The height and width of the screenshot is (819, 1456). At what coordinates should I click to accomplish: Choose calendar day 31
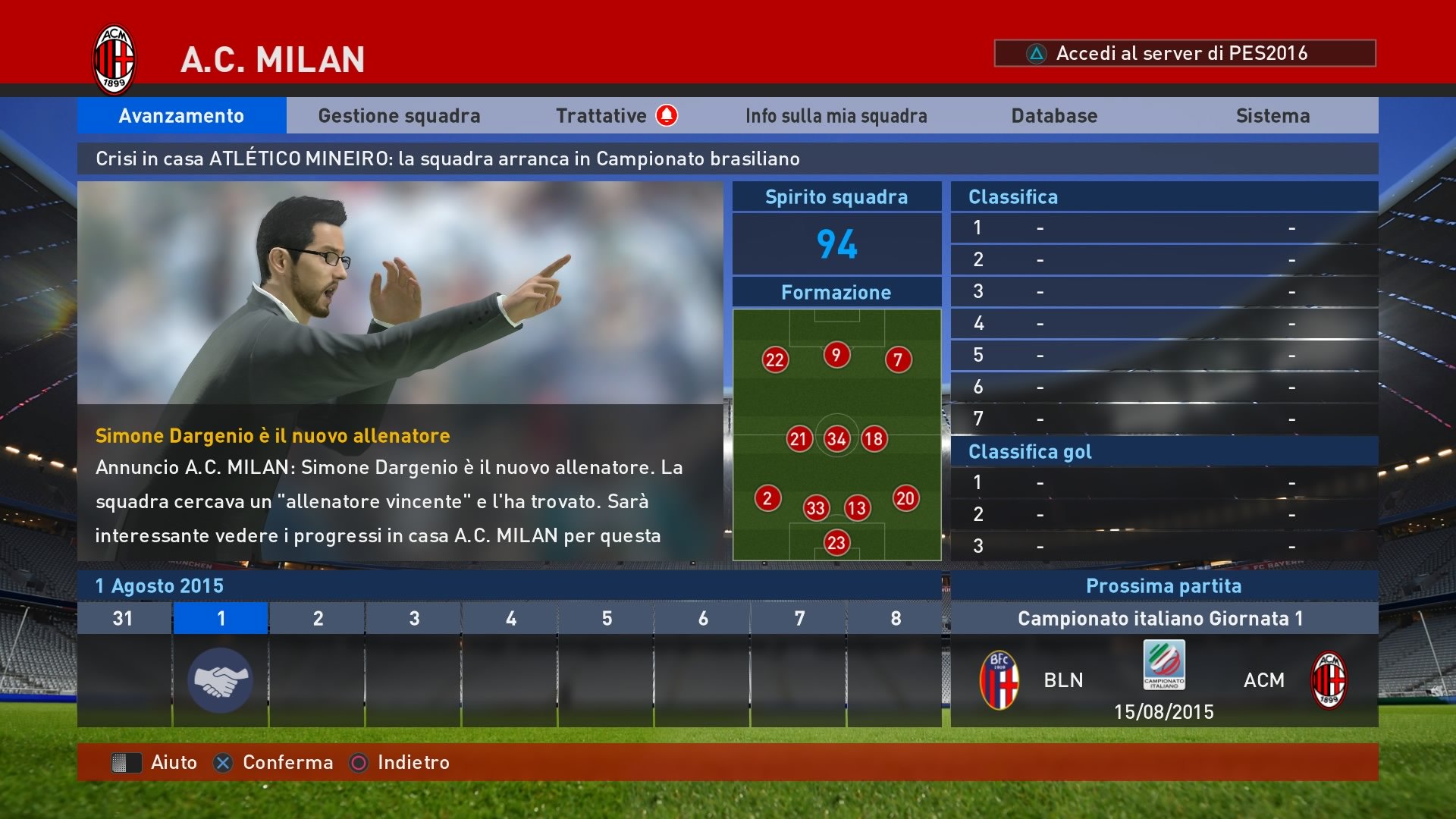[x=124, y=664]
